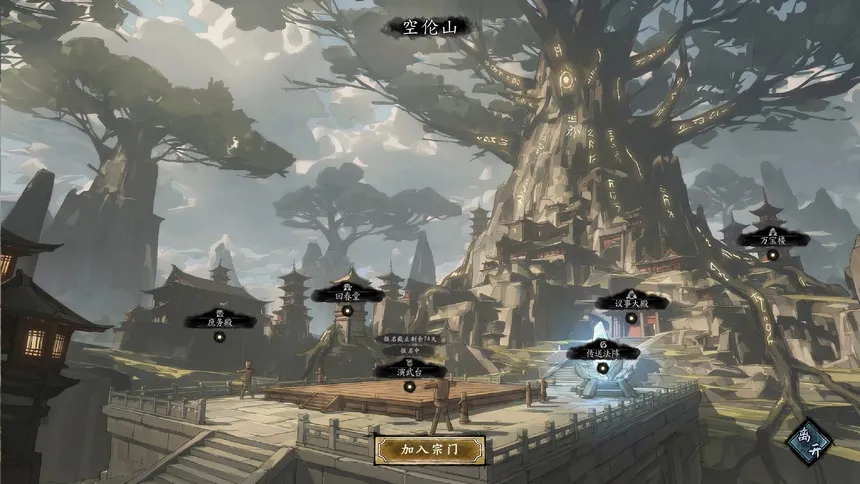Click the 加入宗门 (Join Sect) button

(x=429, y=450)
